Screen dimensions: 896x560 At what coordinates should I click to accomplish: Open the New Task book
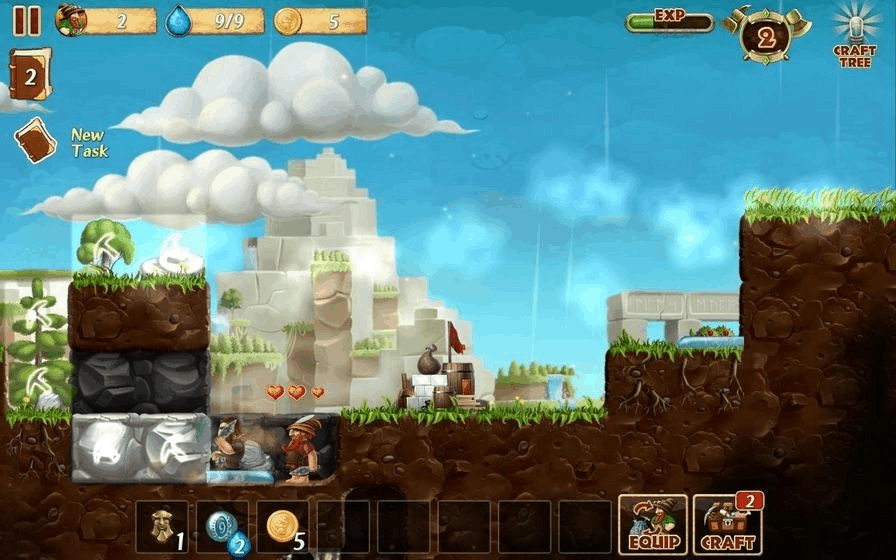(36, 141)
